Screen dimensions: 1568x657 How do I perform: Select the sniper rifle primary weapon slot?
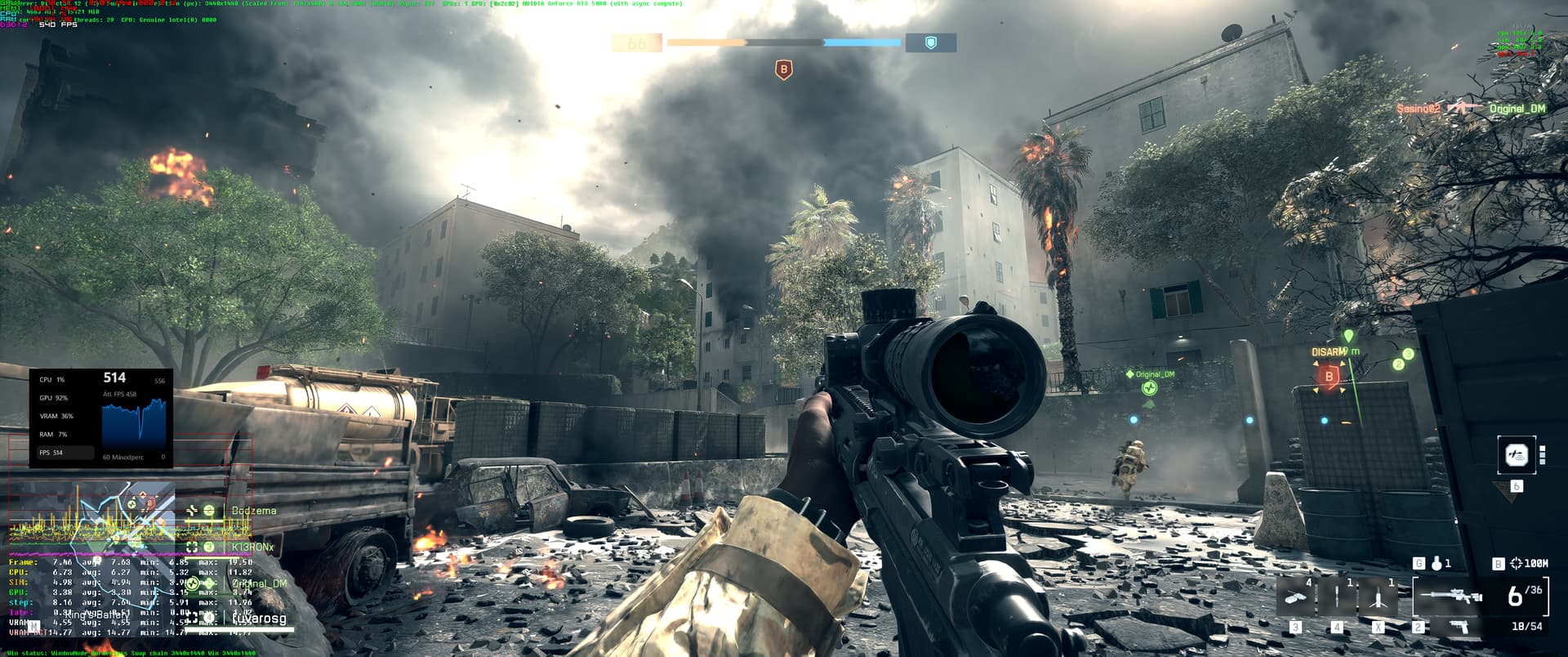pyautogui.click(x=1451, y=597)
